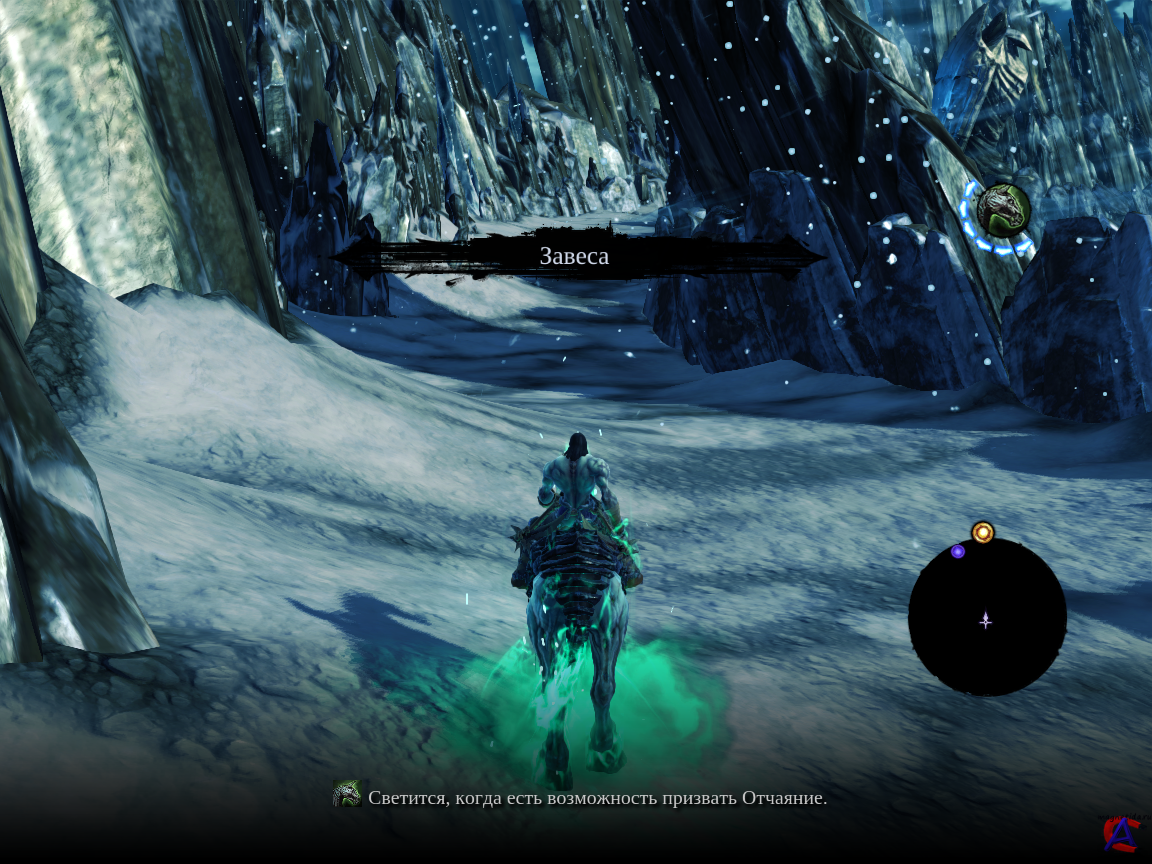This screenshot has height=864, width=1152.
Task: Open the circular minimap
Action: click(x=986, y=618)
